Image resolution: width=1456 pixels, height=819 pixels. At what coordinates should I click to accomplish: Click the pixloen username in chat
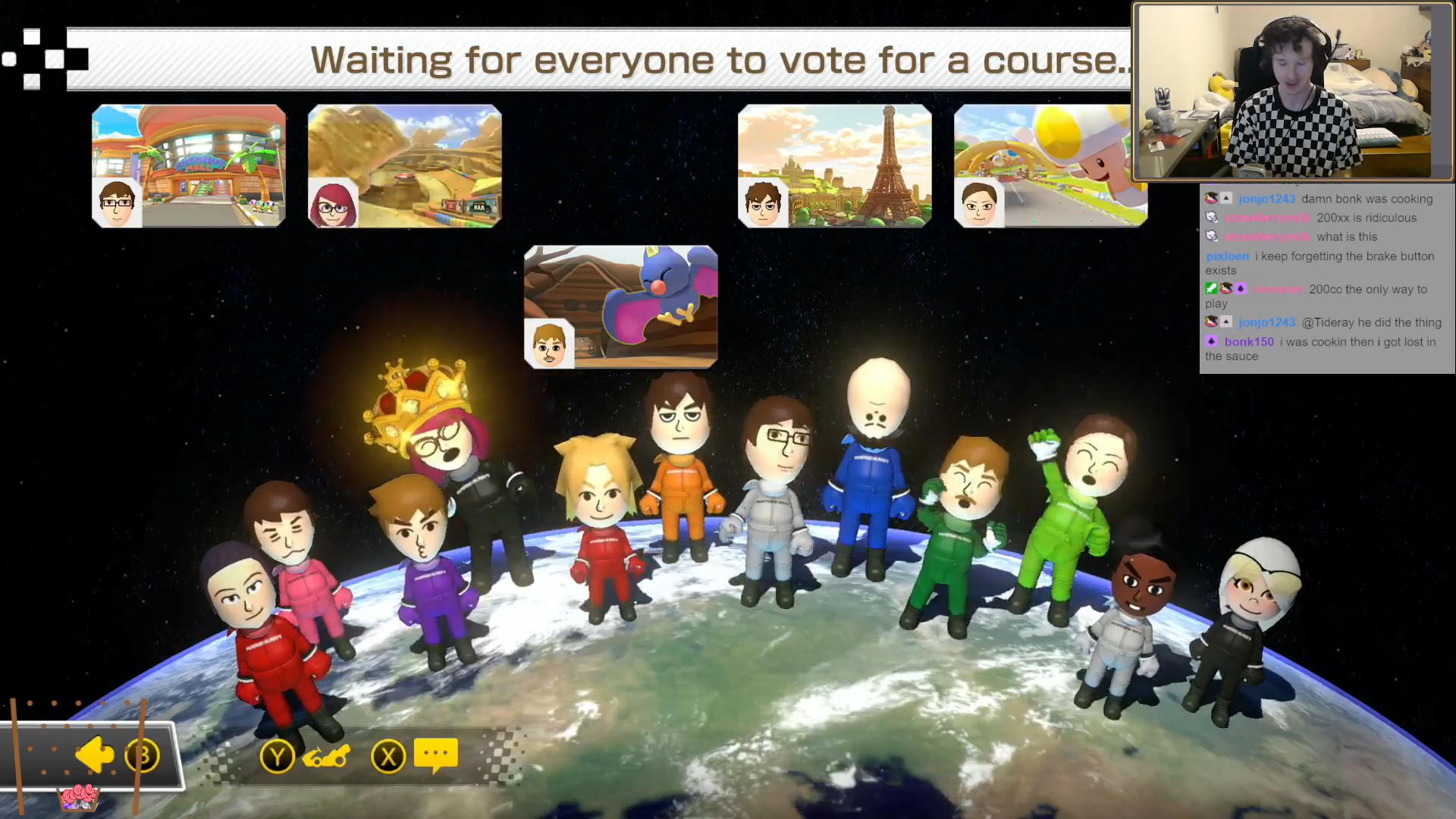point(1227,256)
